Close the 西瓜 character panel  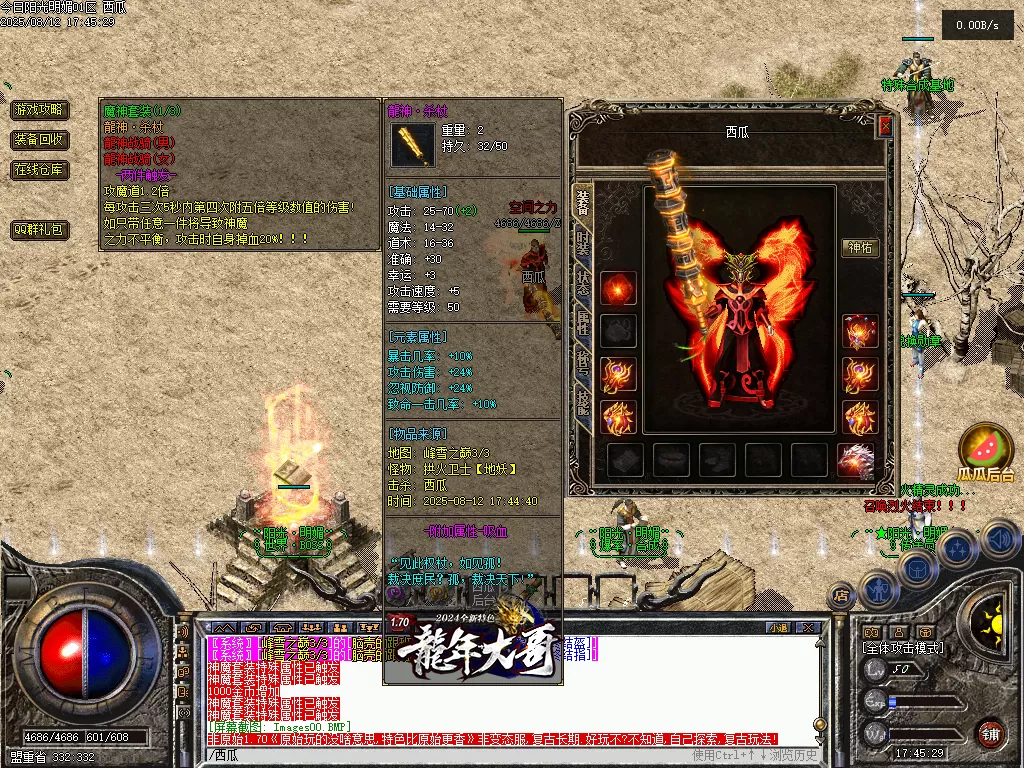885,127
